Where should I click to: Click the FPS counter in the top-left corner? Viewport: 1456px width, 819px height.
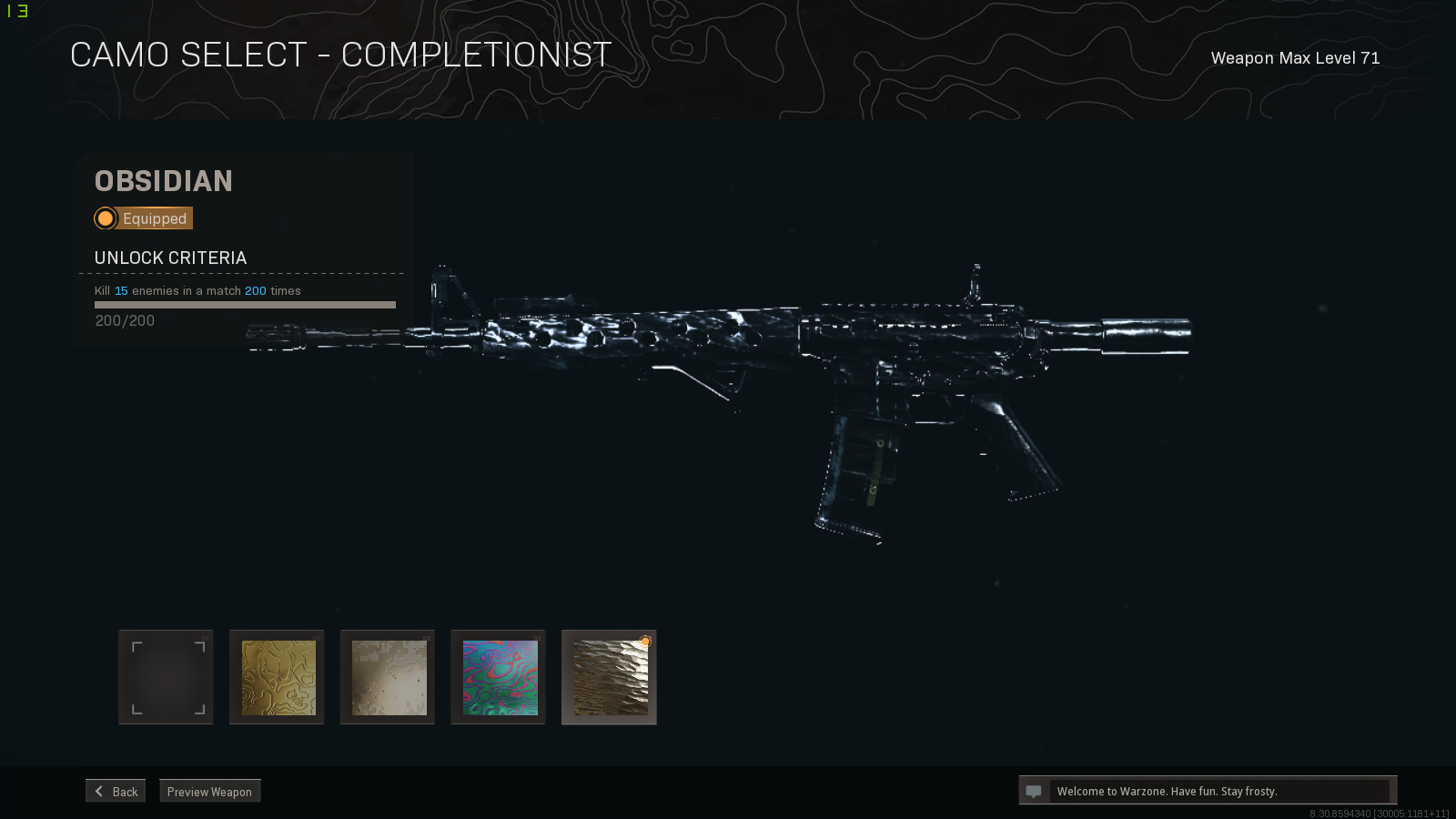(x=16, y=11)
